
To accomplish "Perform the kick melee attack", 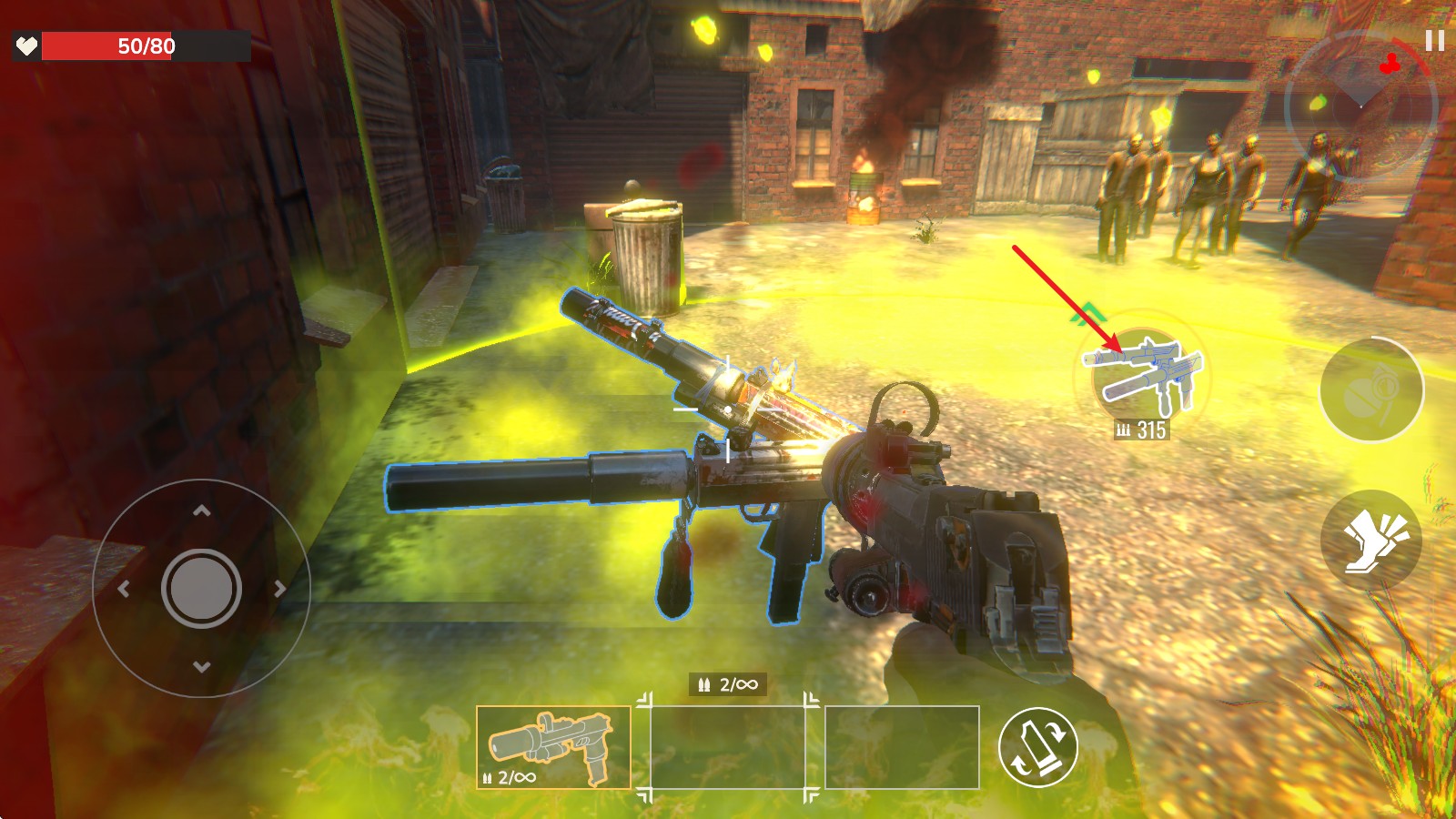I will [1371, 540].
